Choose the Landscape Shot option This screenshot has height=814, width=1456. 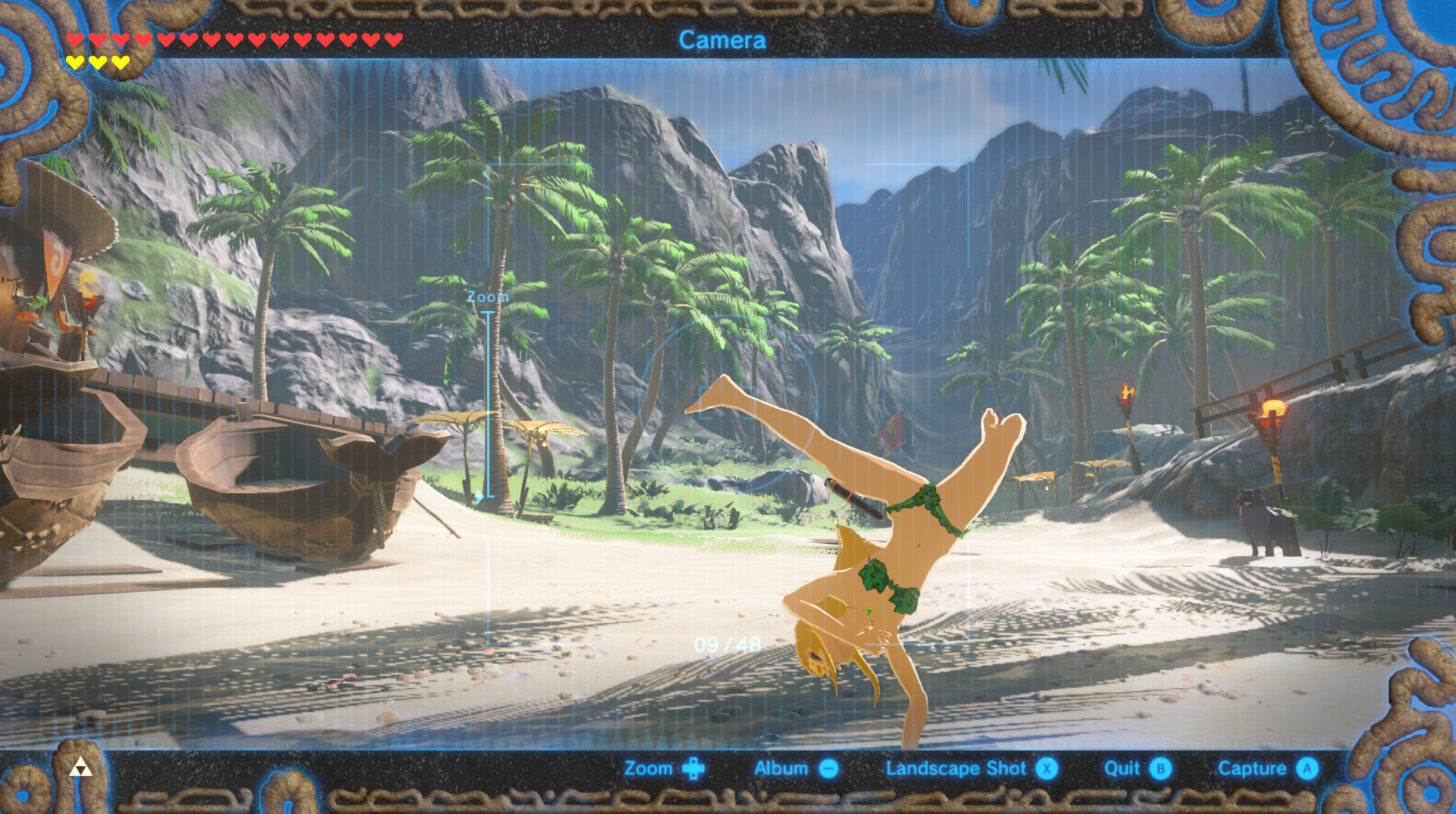tap(955, 768)
